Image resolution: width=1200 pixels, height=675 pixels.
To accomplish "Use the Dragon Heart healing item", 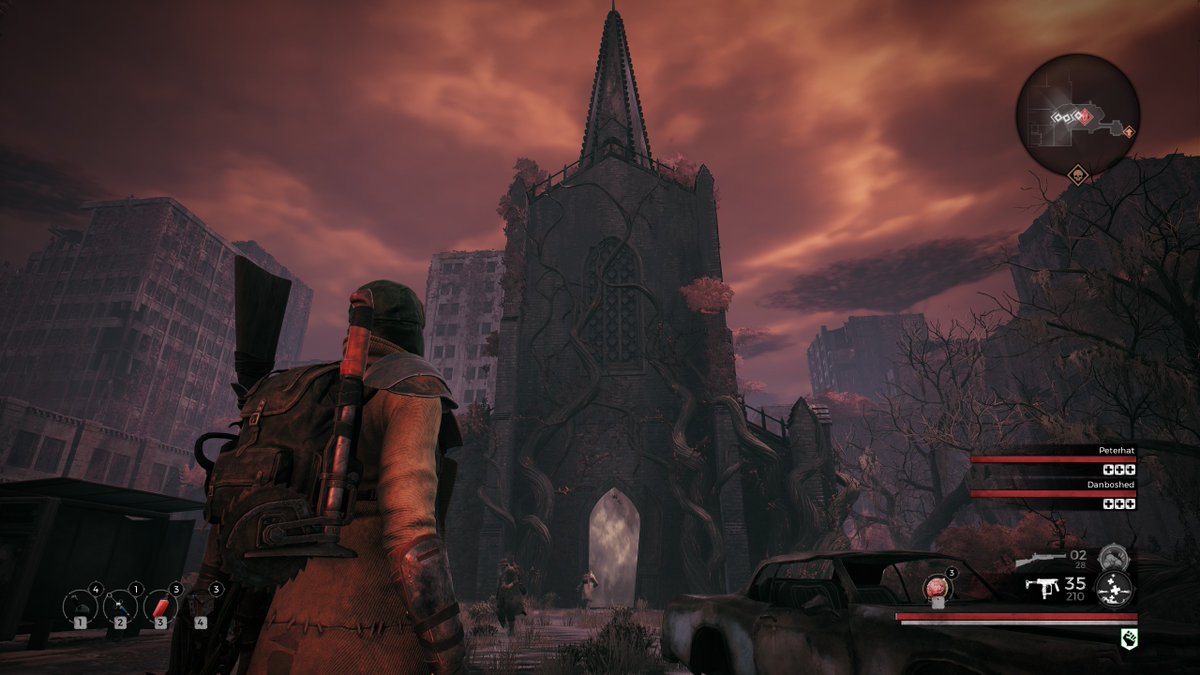I will point(937,588).
